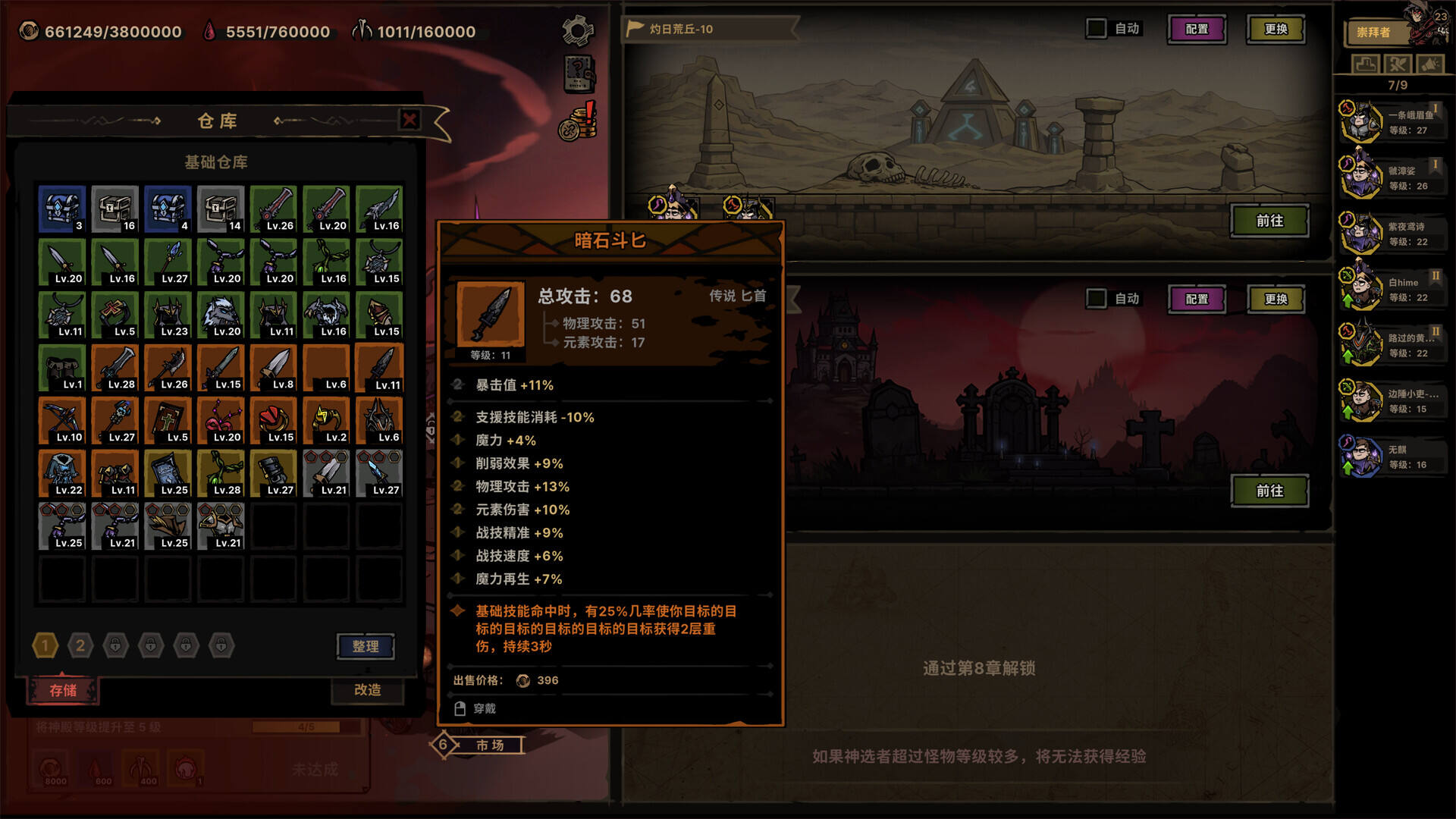Open 配置 for the top stage
1456x819 pixels.
tap(1197, 29)
